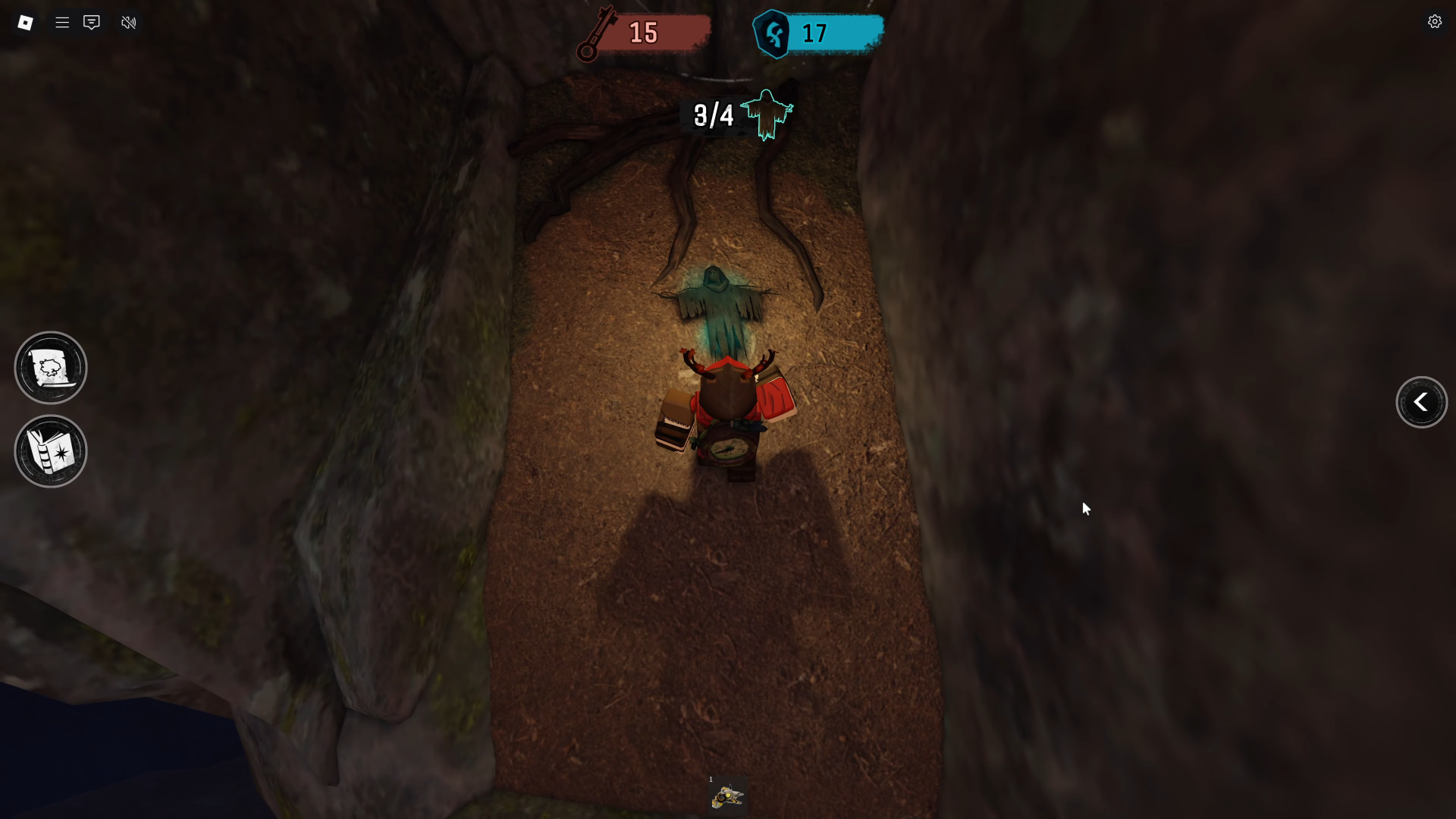Screen dimensions: 1456x819
Task: Click the '1' keybind label on the hotbar
Action: 711,778
